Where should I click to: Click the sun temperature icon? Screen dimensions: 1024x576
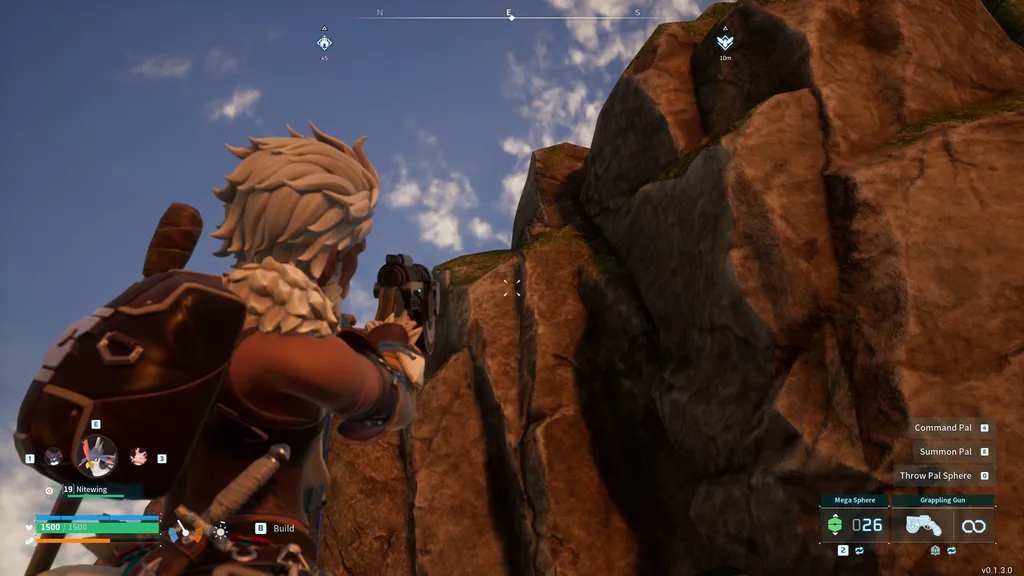220,530
